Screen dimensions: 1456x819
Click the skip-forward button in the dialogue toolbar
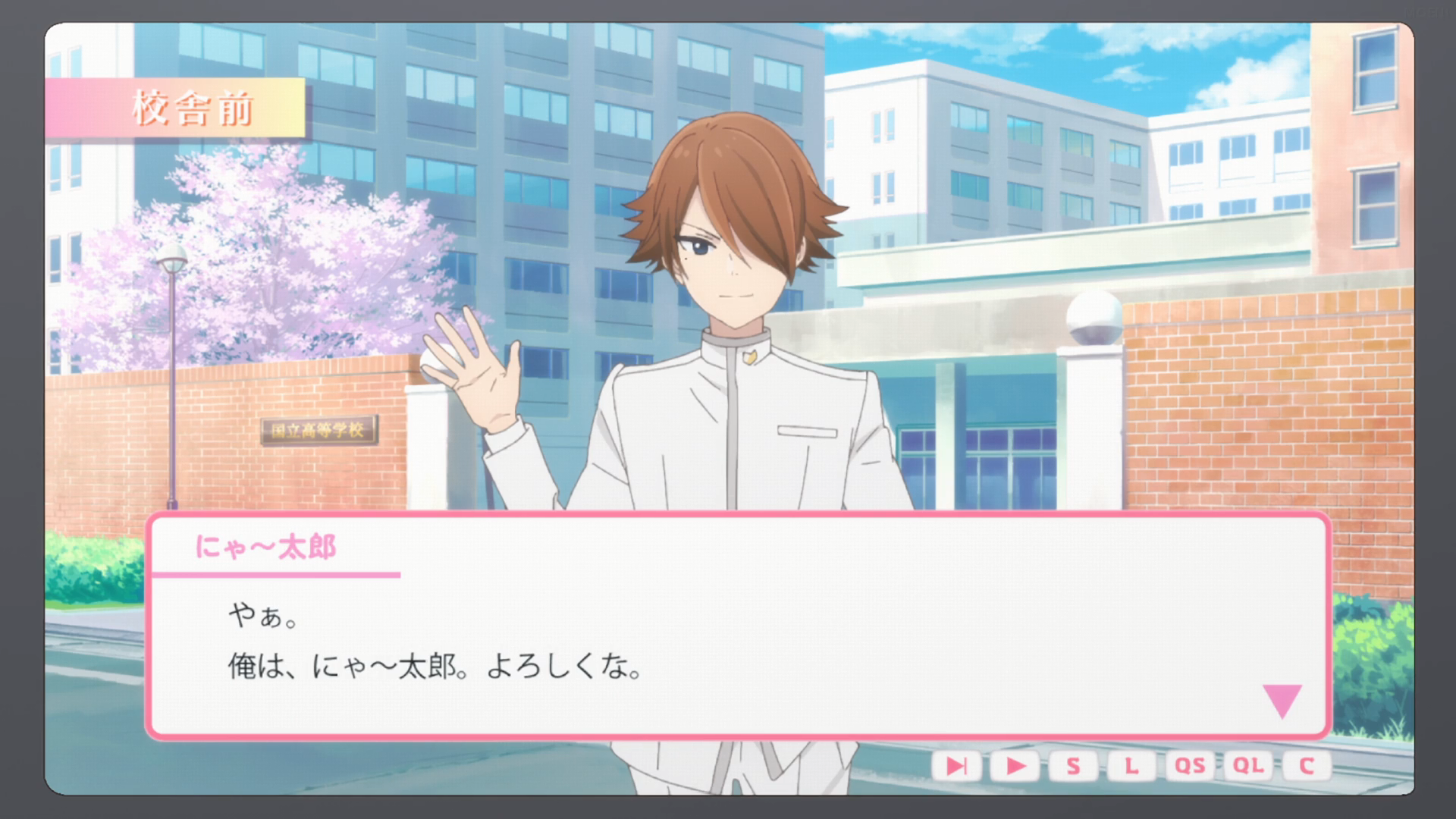point(957,766)
